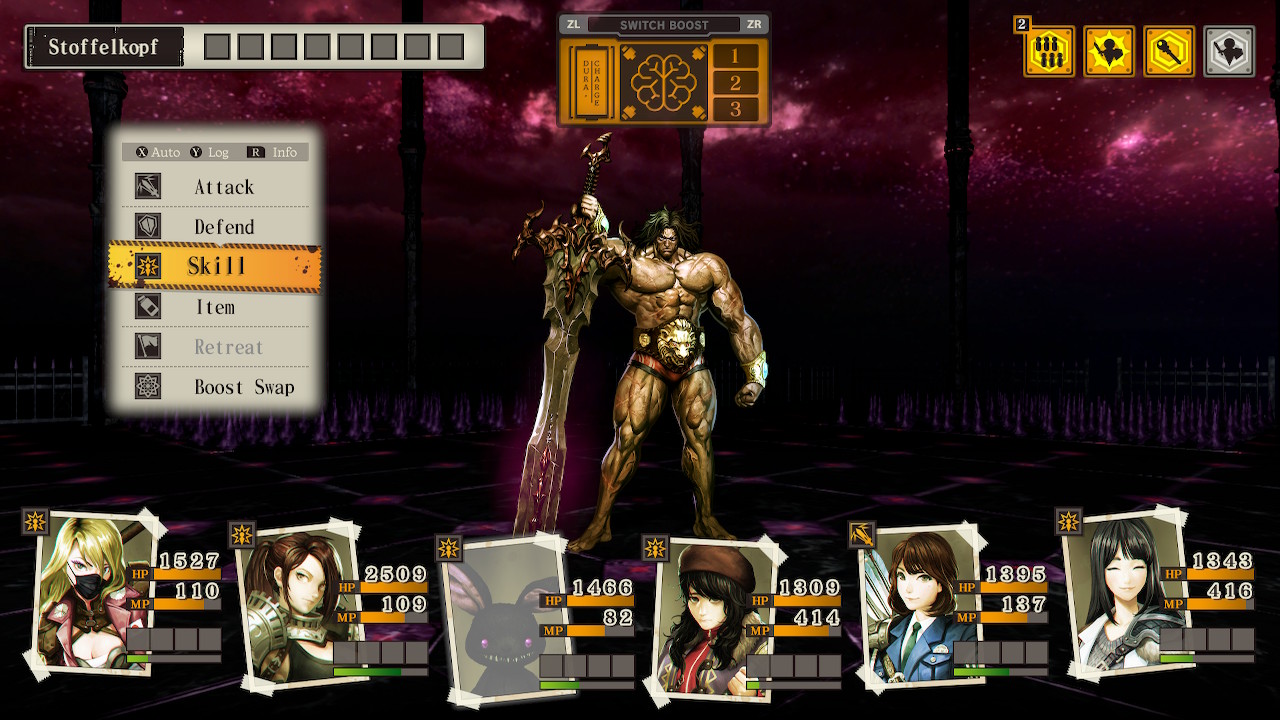
Task: Click the grey warrior silhouette icon
Action: 1229,51
